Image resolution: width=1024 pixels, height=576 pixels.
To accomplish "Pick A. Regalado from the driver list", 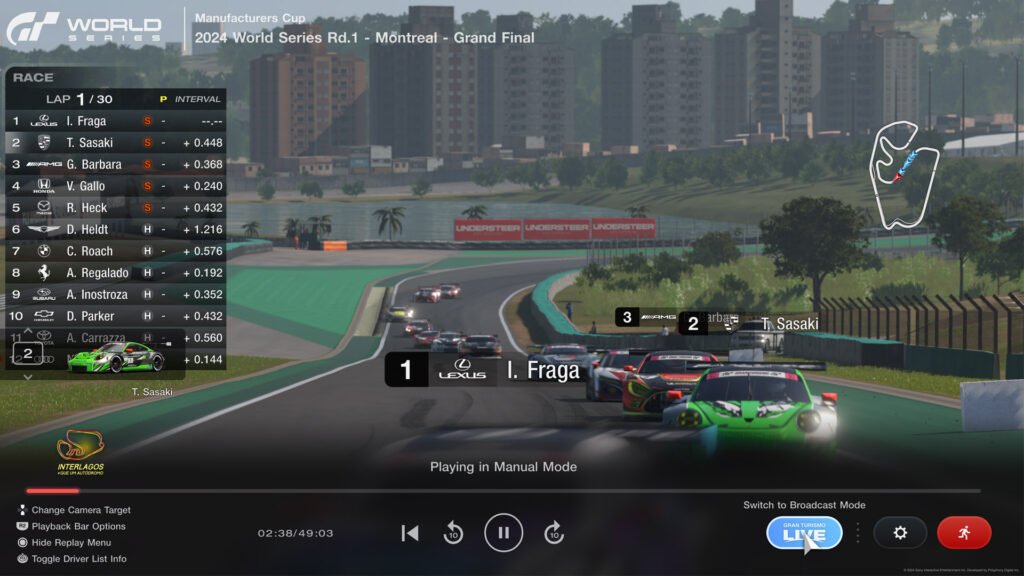I will tap(115, 273).
